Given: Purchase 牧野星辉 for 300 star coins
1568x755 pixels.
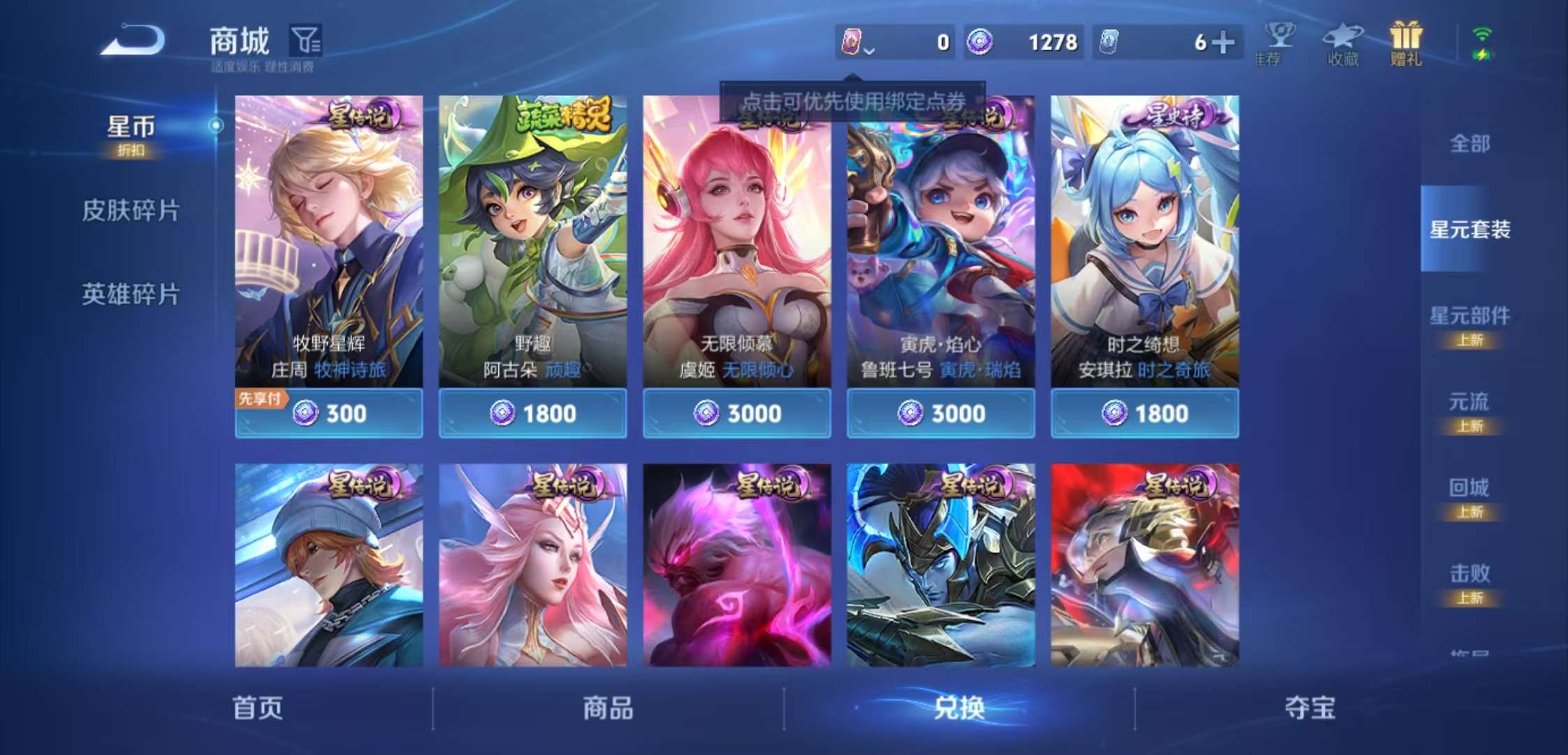Looking at the screenshot, I should click(328, 413).
